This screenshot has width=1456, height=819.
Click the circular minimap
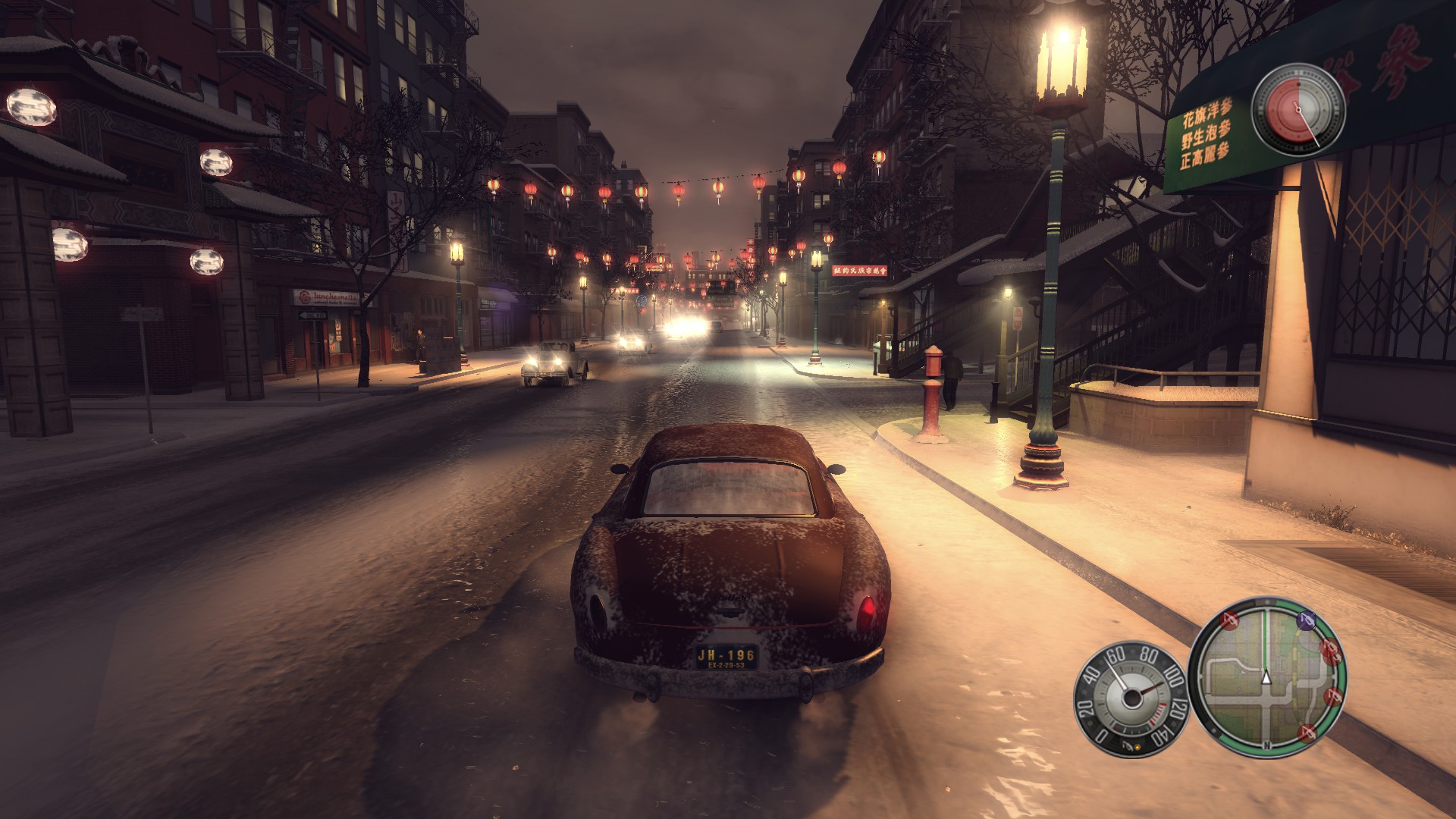(1265, 677)
